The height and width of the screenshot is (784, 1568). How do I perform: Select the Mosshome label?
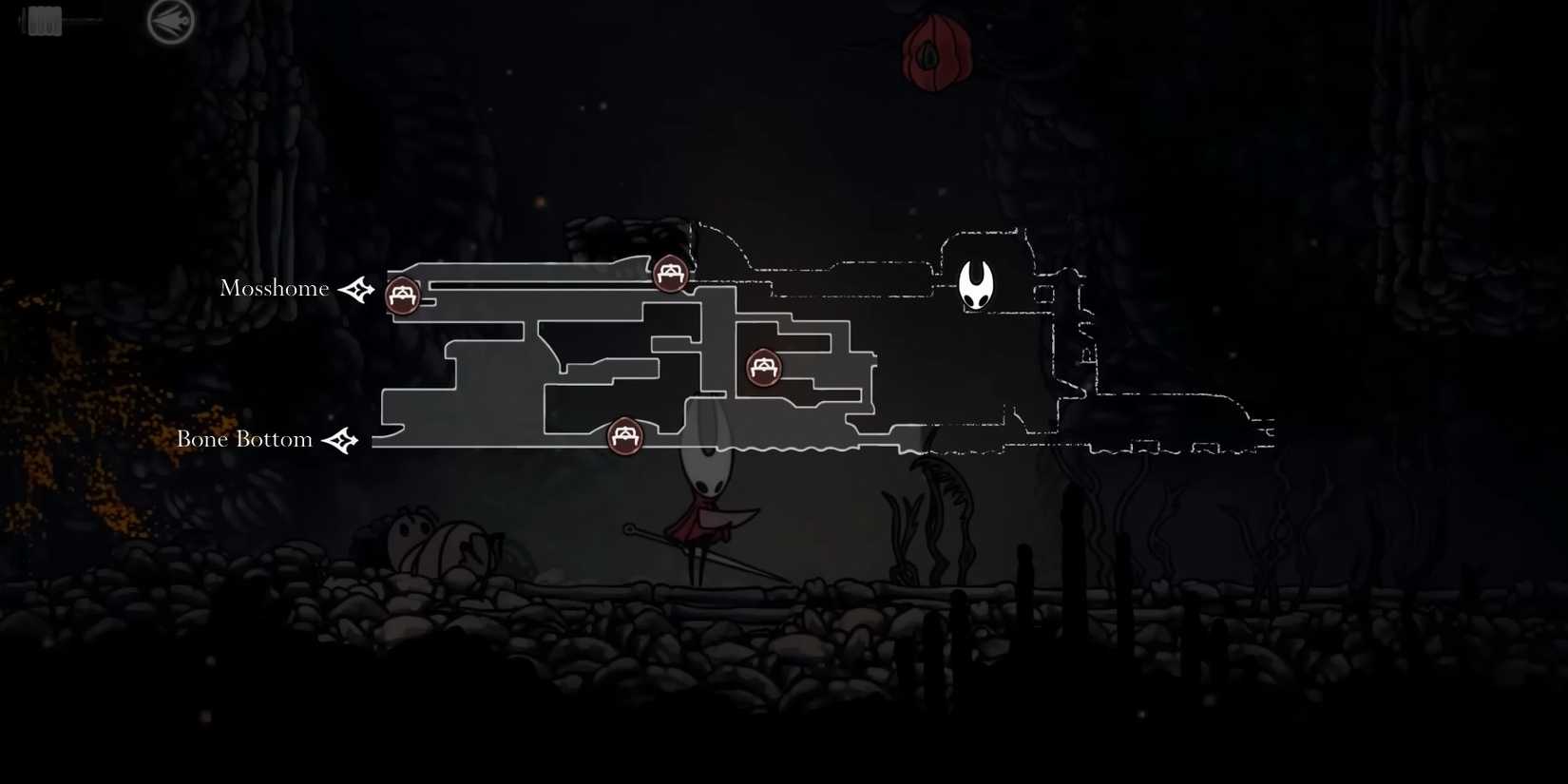(x=275, y=288)
